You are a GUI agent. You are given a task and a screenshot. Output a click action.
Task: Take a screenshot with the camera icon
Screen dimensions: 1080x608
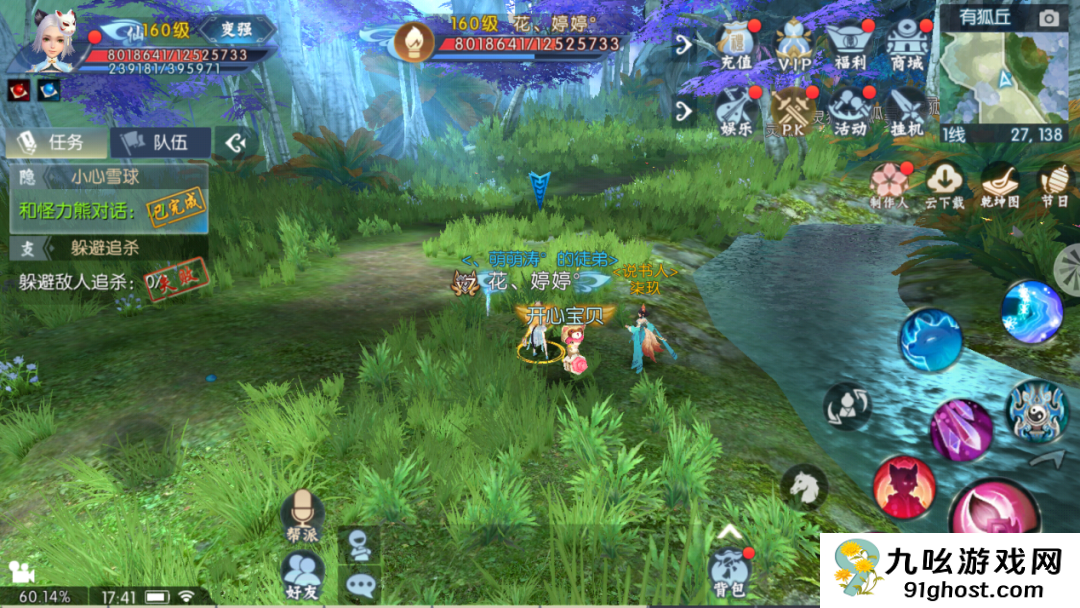1049,18
